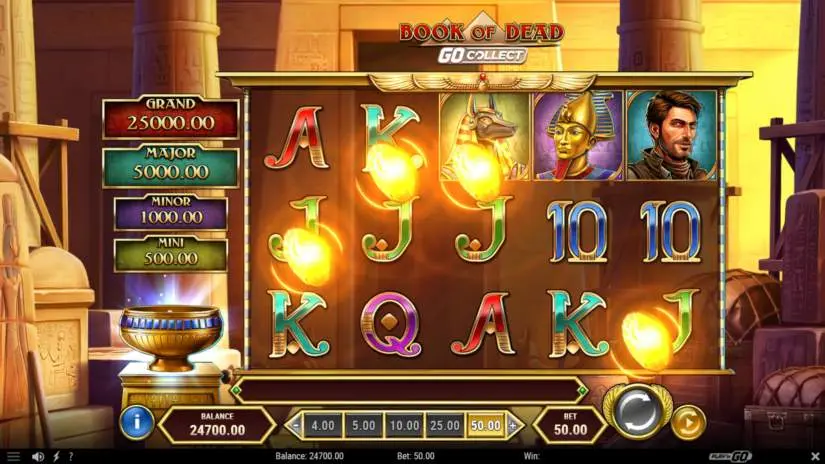Screen dimensions: 825x464
Task: Set bet amount to 4.00
Action: click(323, 425)
